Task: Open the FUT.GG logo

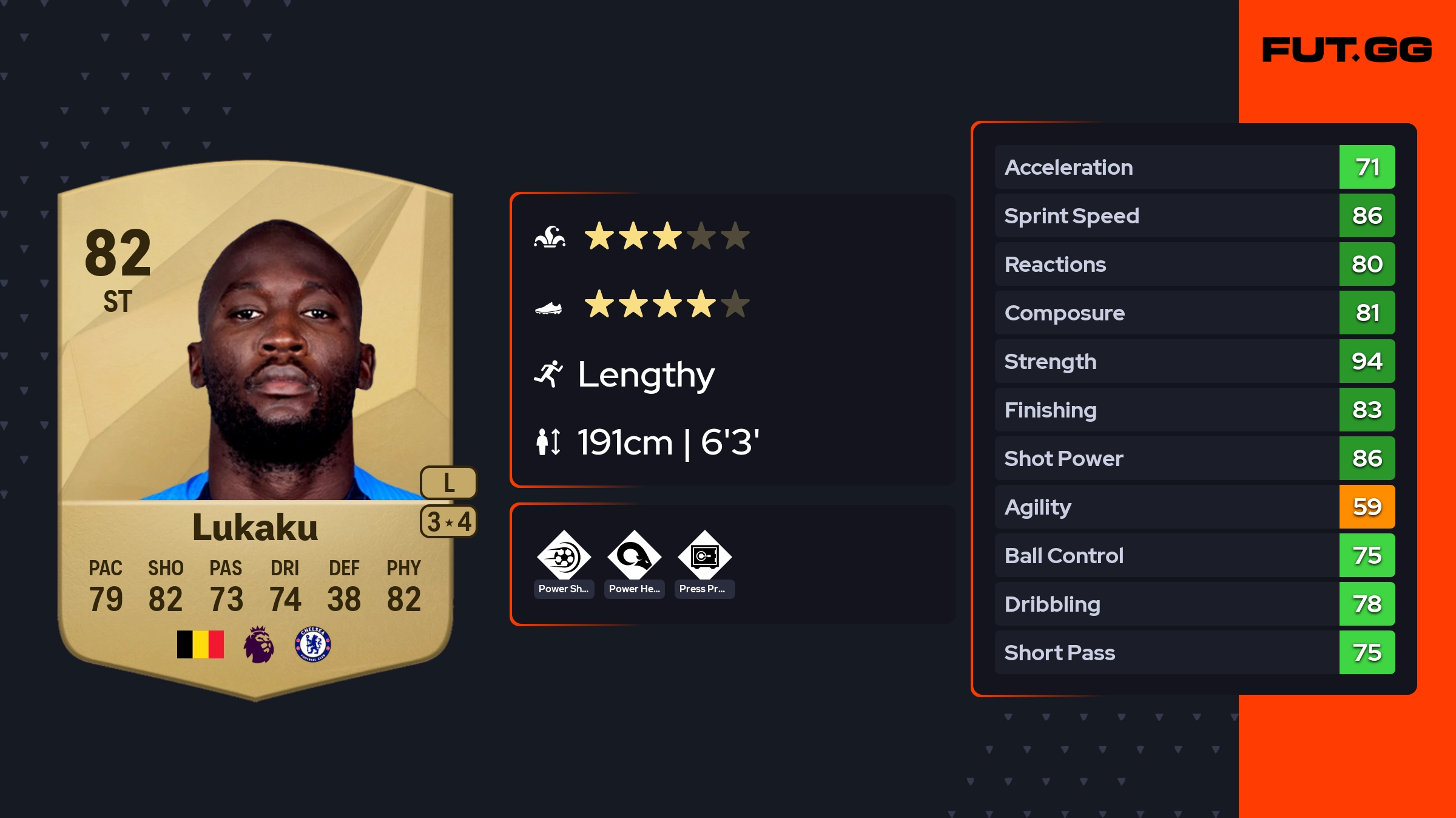Action: click(x=1347, y=50)
